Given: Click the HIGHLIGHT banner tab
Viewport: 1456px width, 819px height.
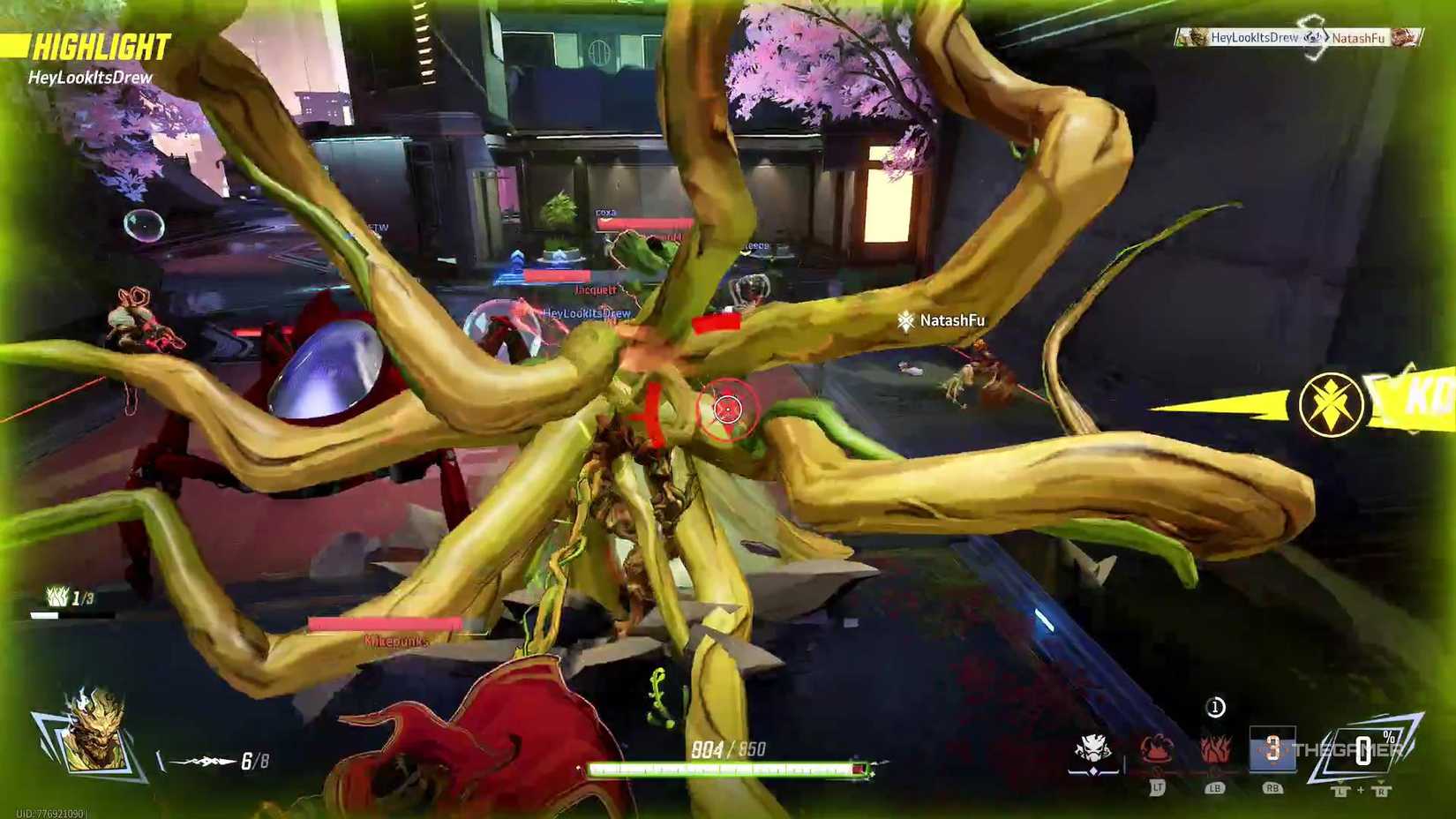Looking at the screenshot, I should (x=101, y=41).
